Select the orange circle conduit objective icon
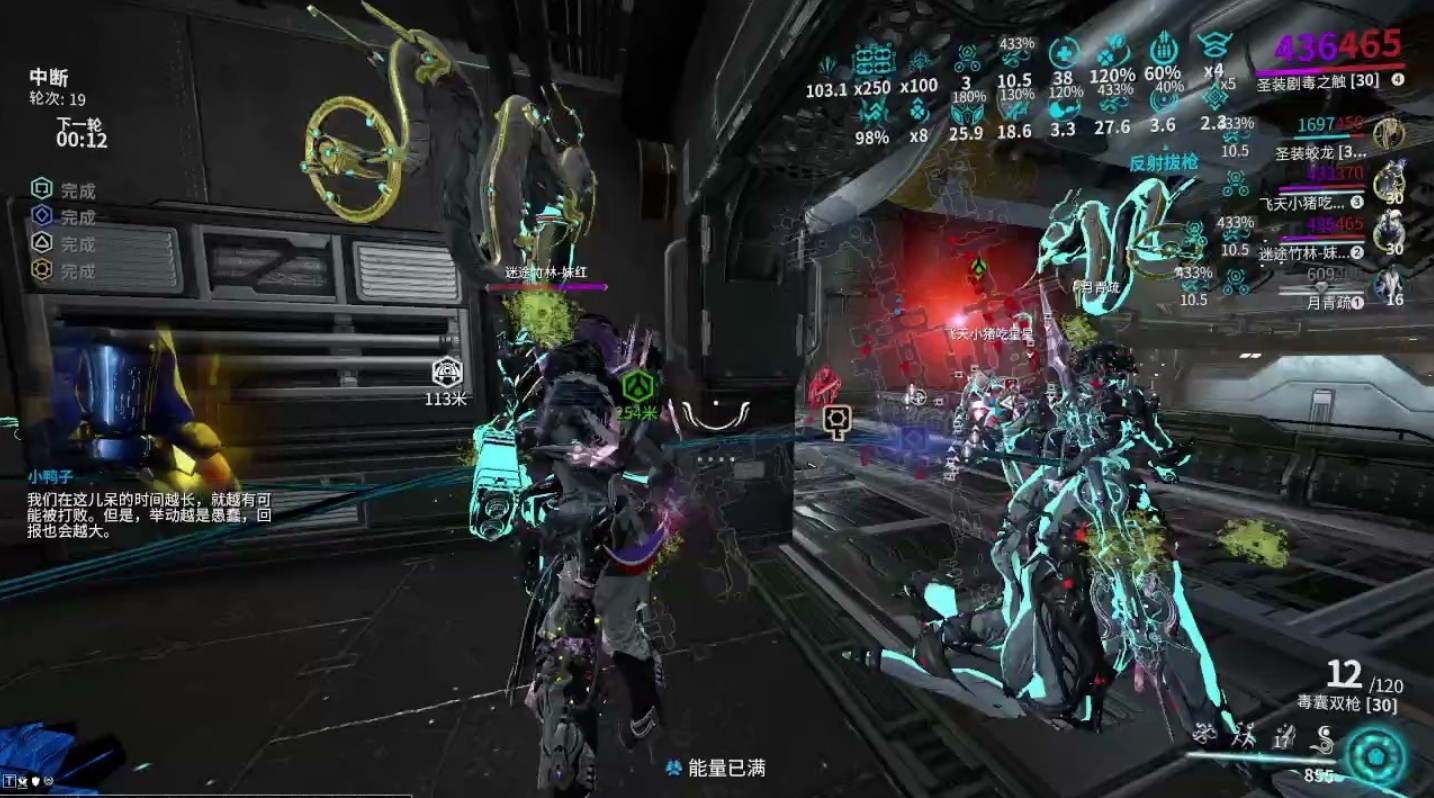The image size is (1434, 798). pos(41,270)
